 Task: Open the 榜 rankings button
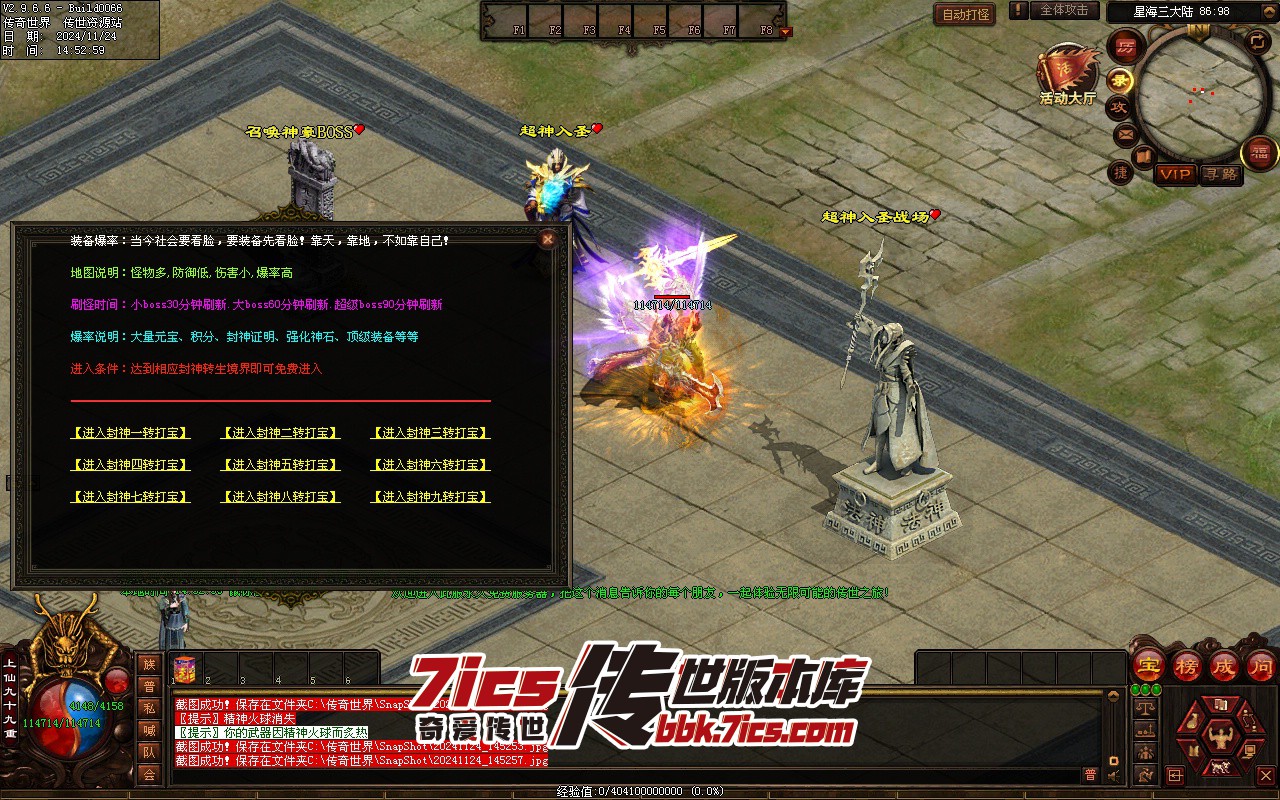[1186, 665]
